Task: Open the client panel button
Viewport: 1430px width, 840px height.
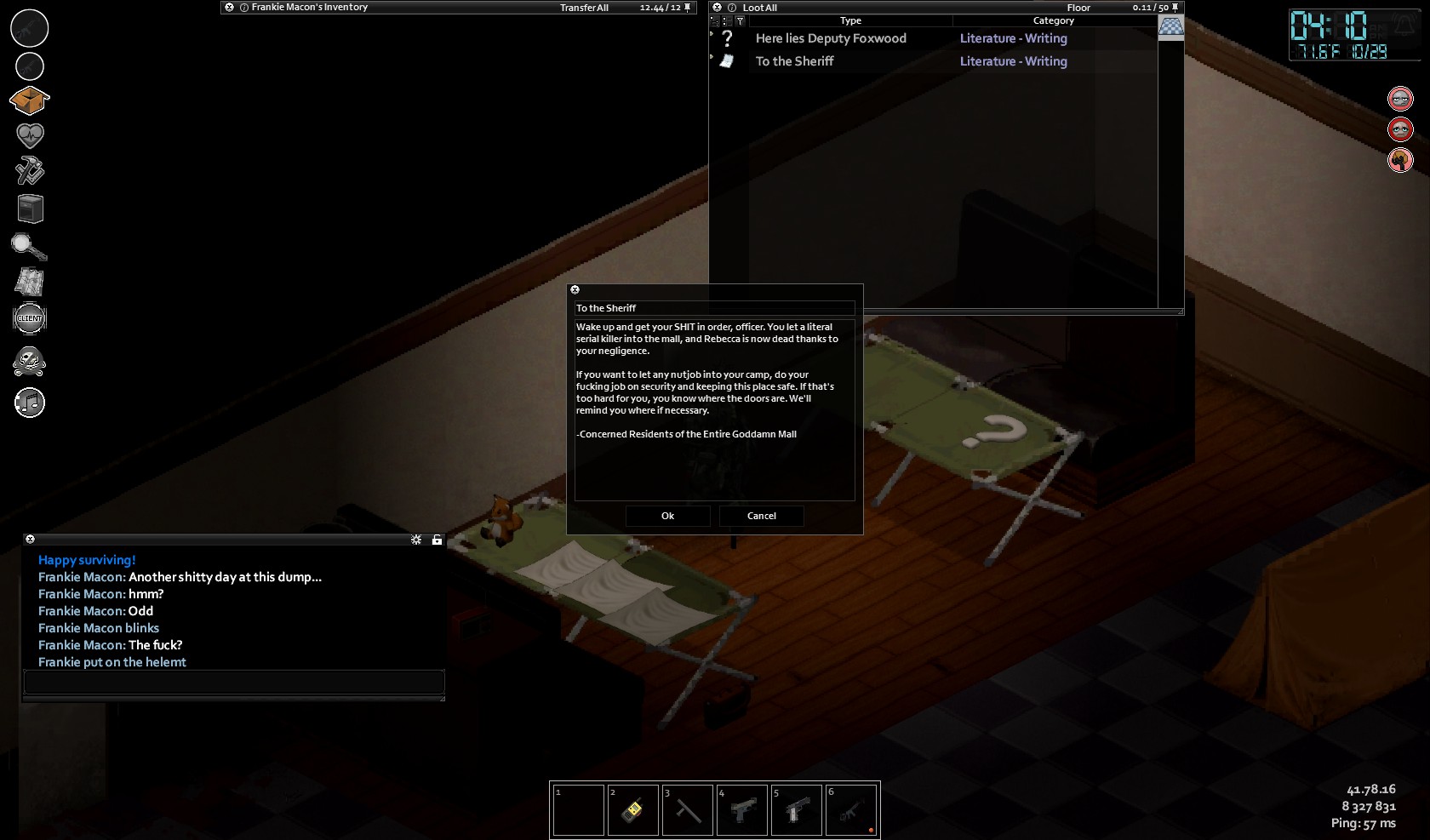Action: [30, 318]
